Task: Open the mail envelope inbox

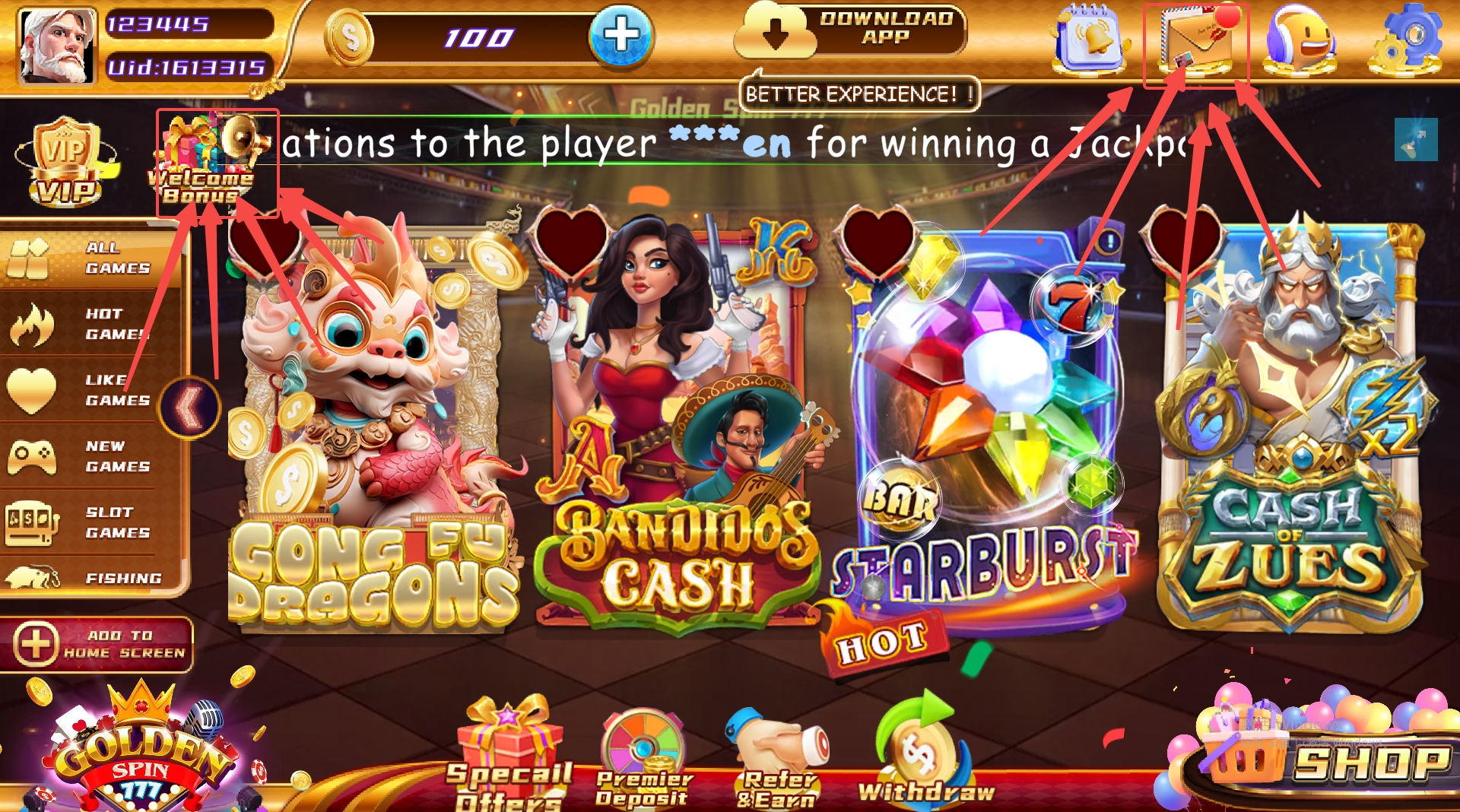Action: click(1195, 42)
